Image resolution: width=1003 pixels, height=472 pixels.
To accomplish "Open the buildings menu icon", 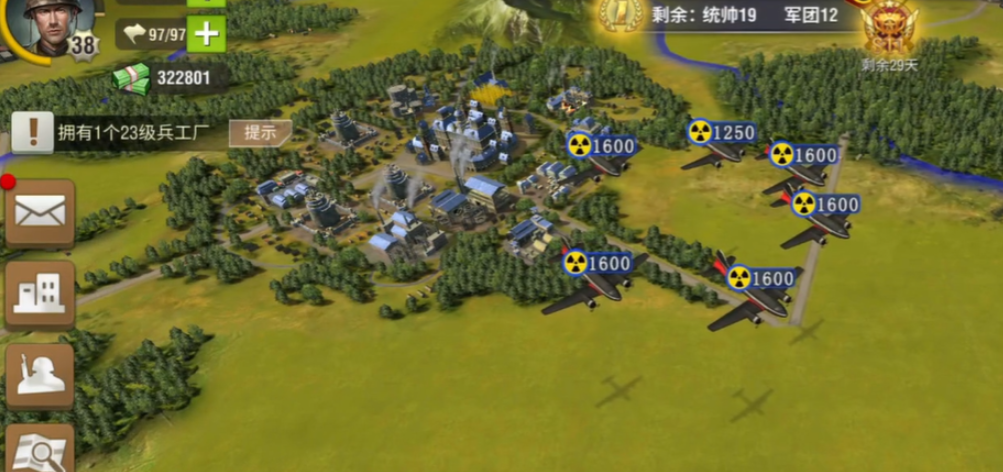I will 40,294.
